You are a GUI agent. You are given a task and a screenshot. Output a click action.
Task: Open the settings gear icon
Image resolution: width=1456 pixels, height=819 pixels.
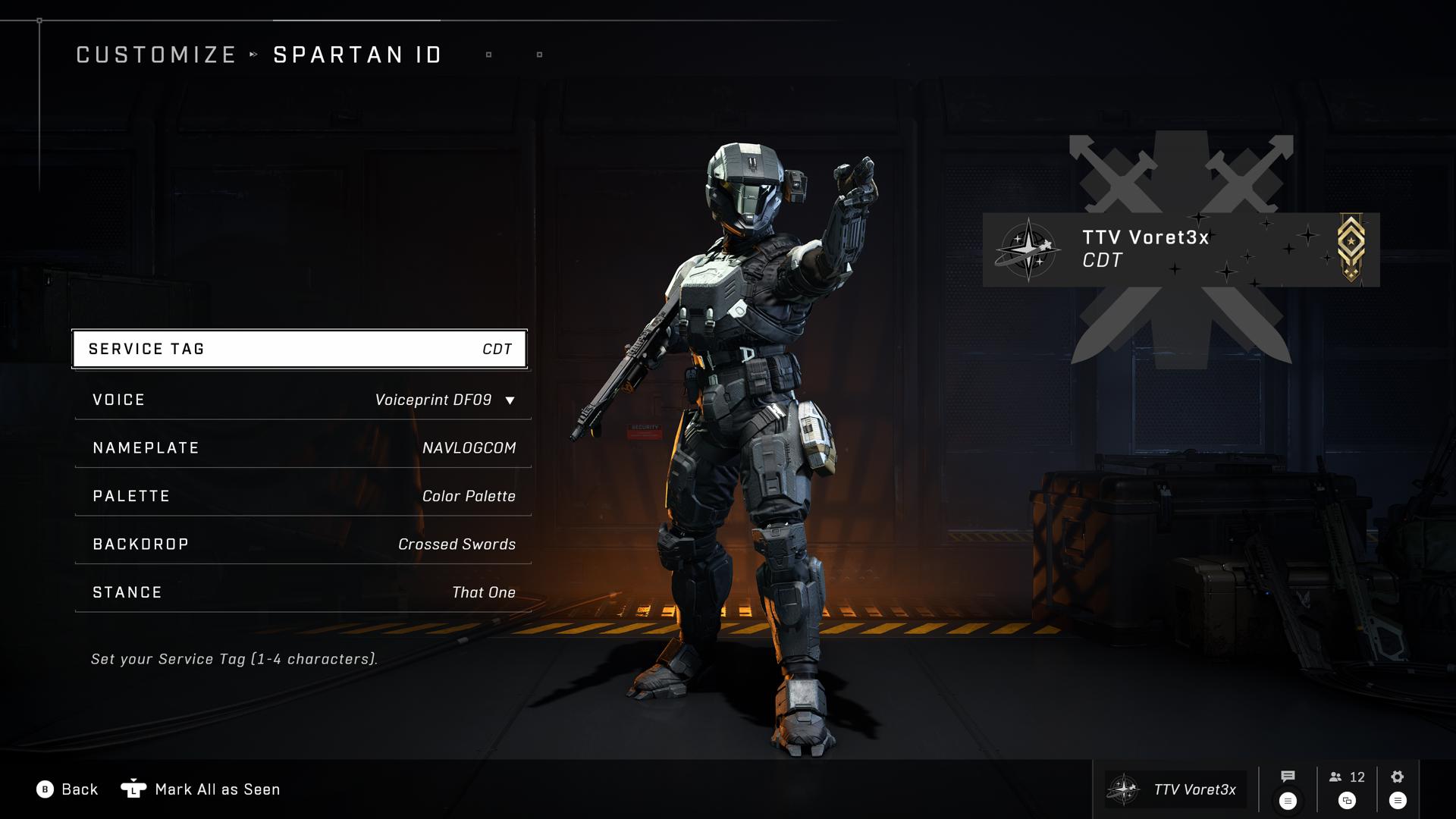point(1398,777)
